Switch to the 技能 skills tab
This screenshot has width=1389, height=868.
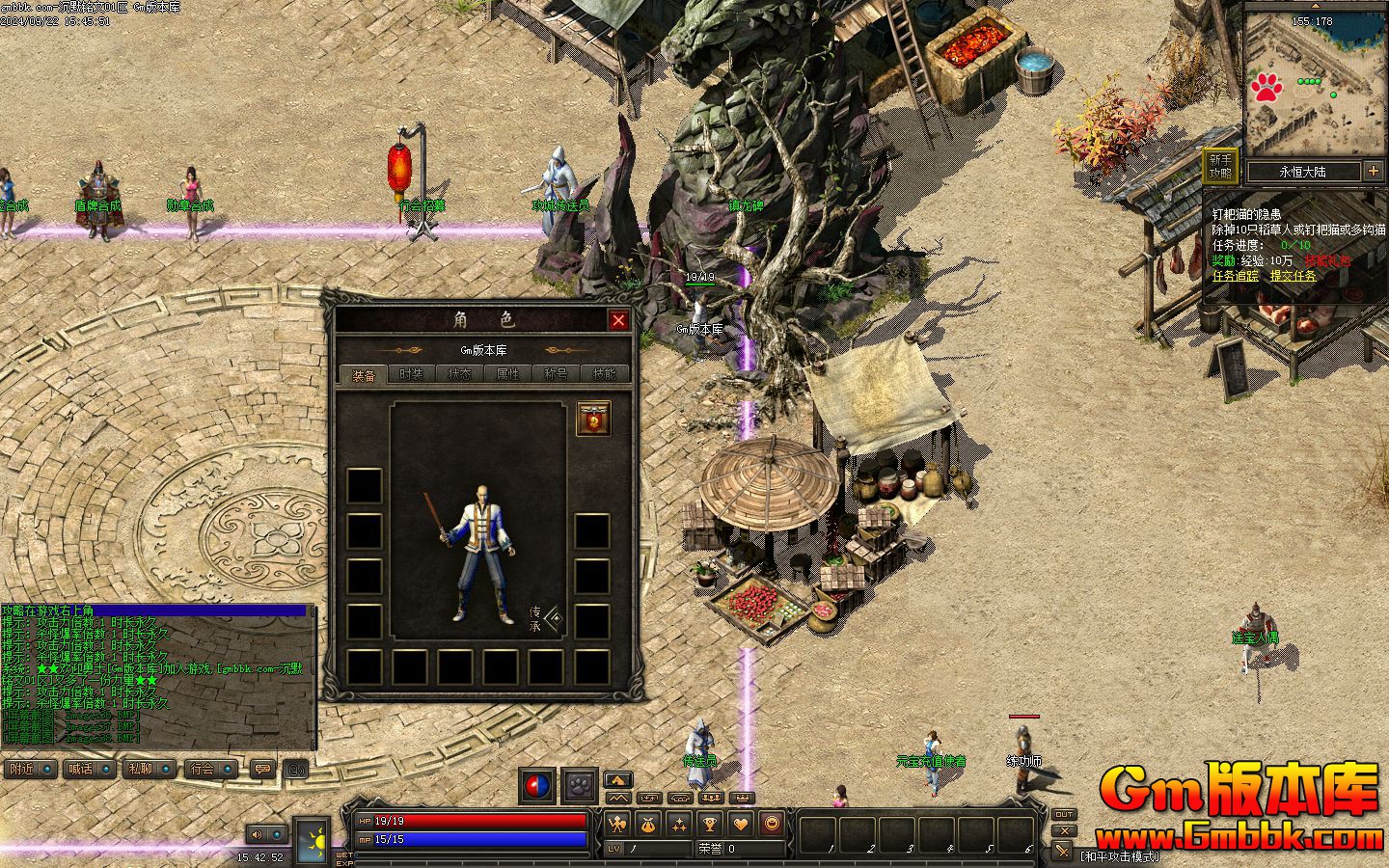pos(605,374)
